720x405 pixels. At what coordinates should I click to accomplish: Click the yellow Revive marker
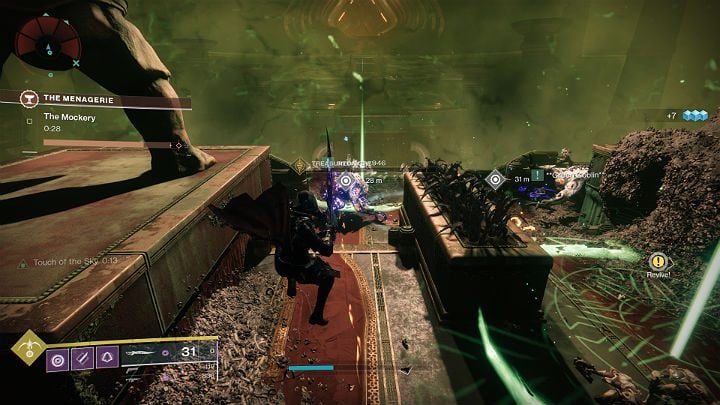657,262
